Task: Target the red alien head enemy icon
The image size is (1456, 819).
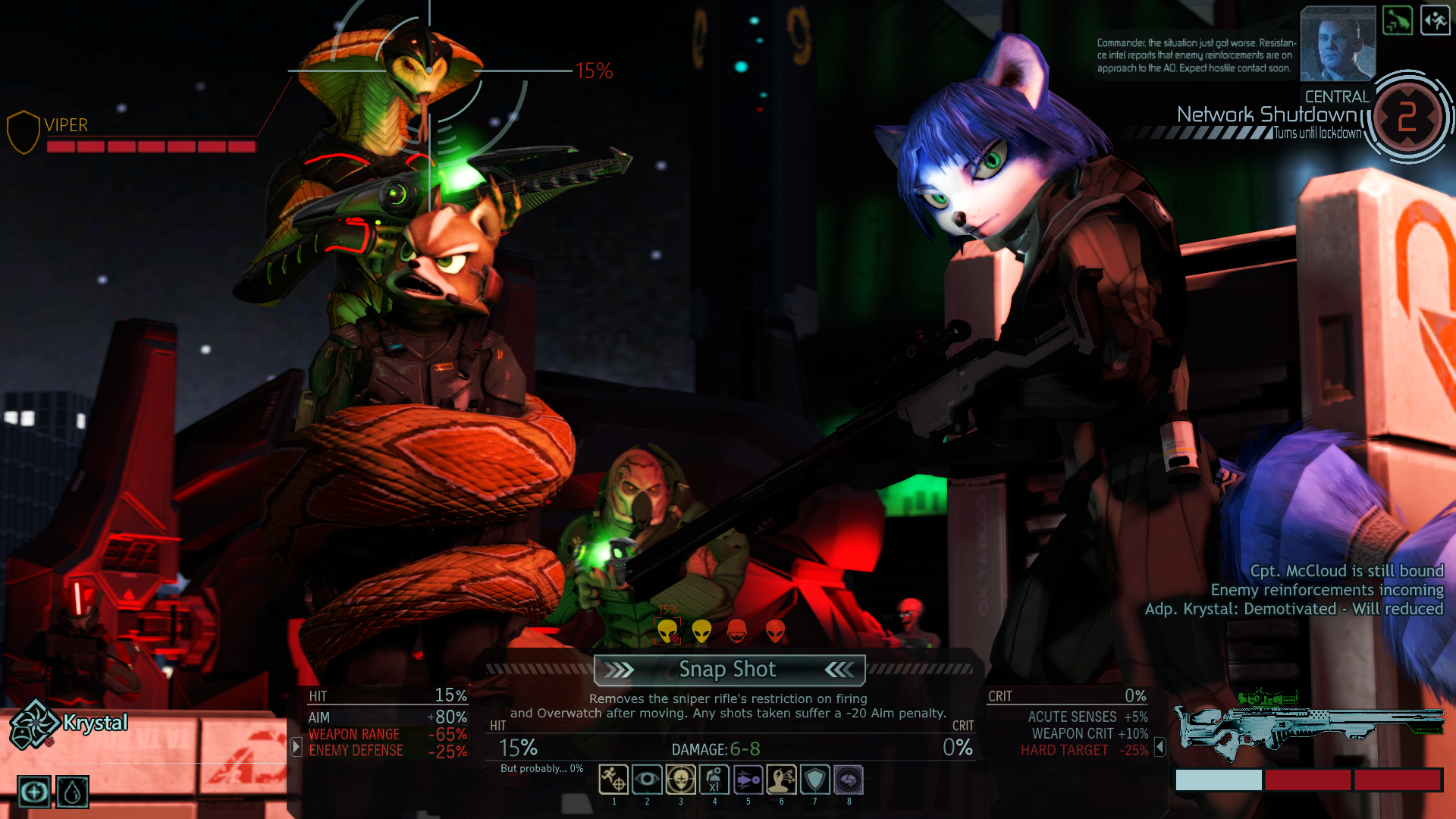Action: (775, 631)
